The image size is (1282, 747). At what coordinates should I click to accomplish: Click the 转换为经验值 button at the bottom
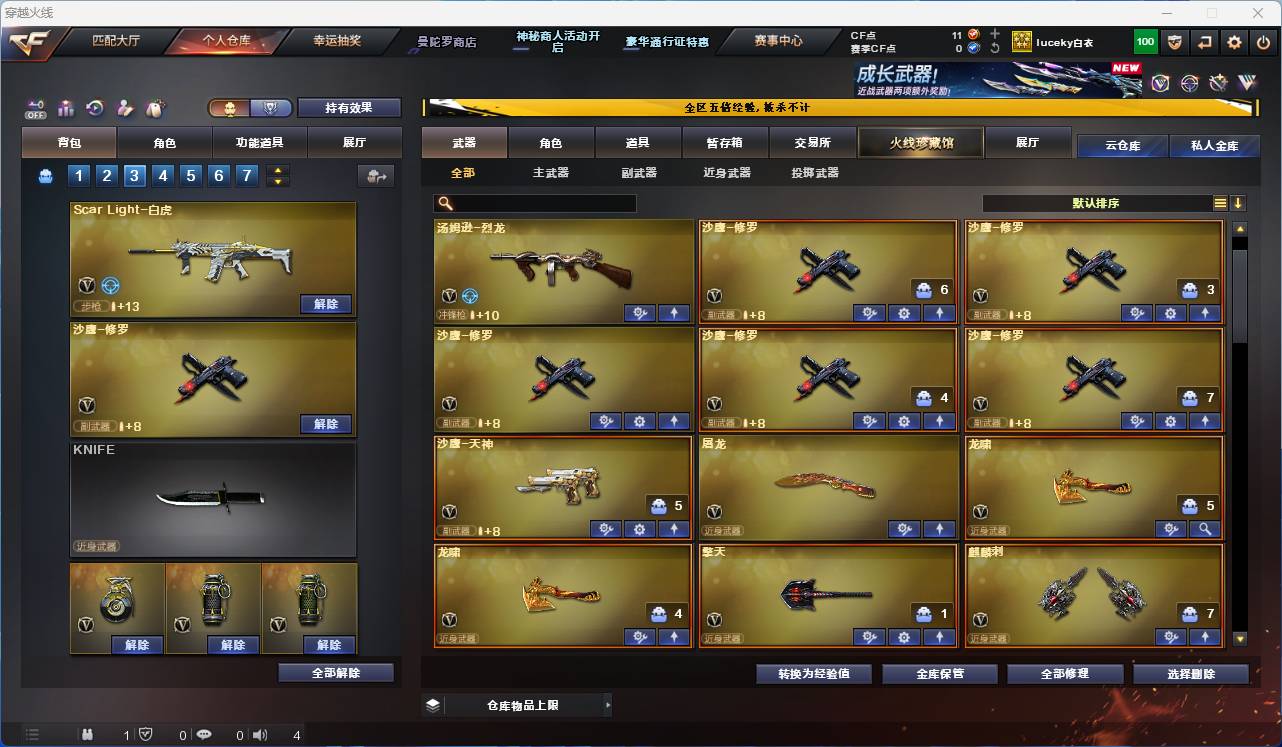[x=813, y=673]
